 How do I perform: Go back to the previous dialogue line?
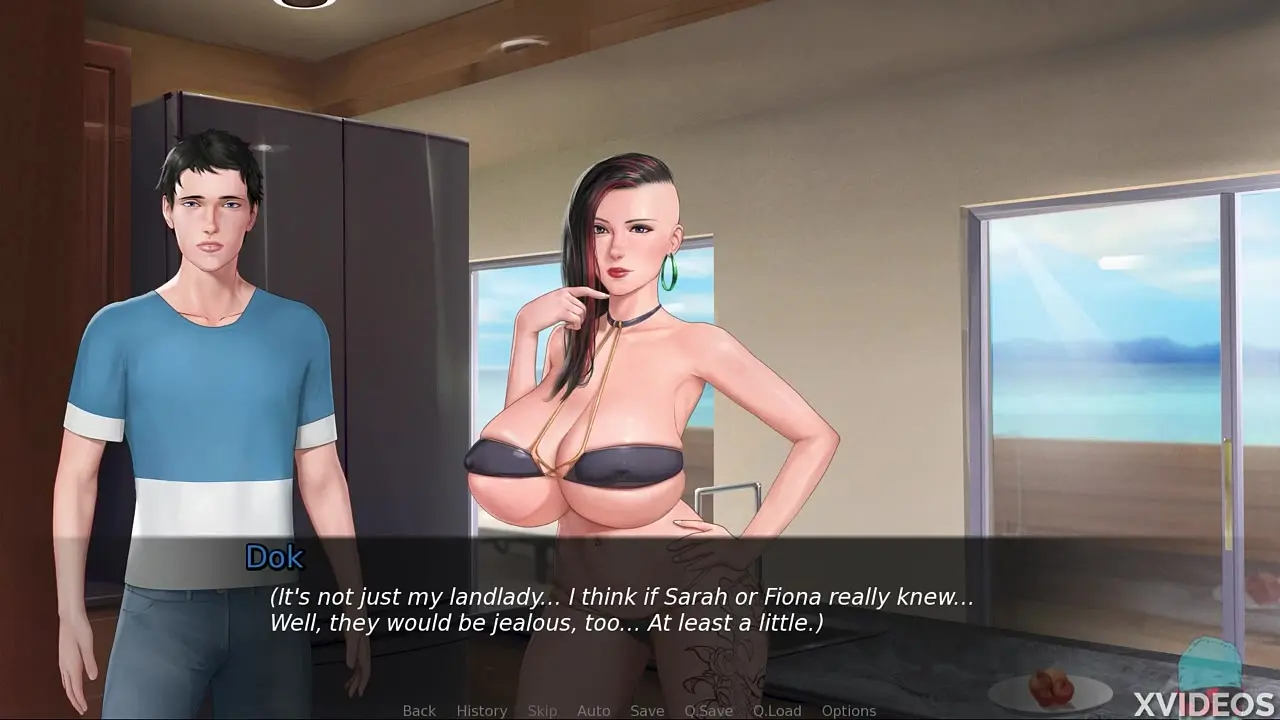point(419,710)
